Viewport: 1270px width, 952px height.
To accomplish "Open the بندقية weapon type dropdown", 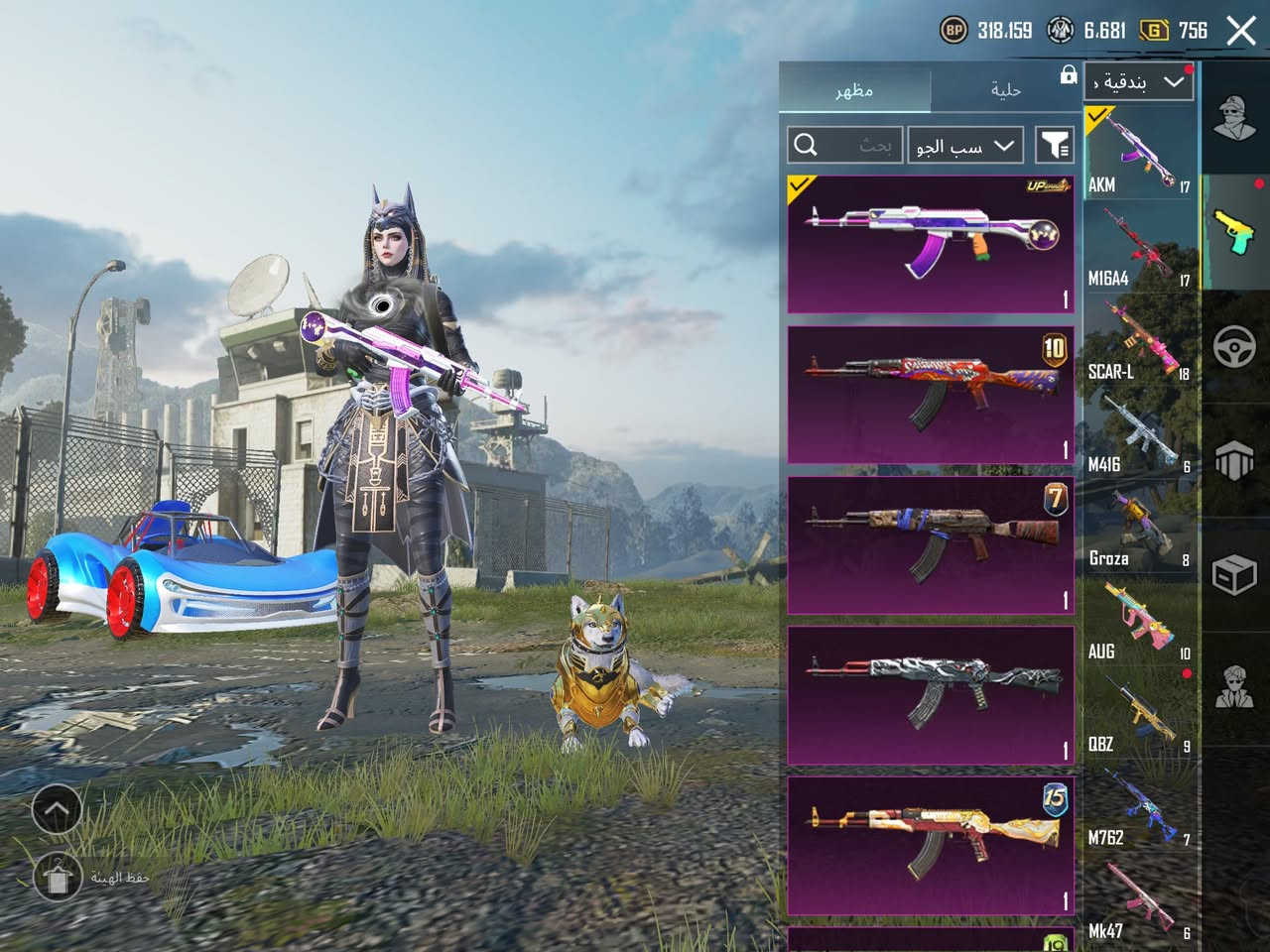I will (1138, 82).
